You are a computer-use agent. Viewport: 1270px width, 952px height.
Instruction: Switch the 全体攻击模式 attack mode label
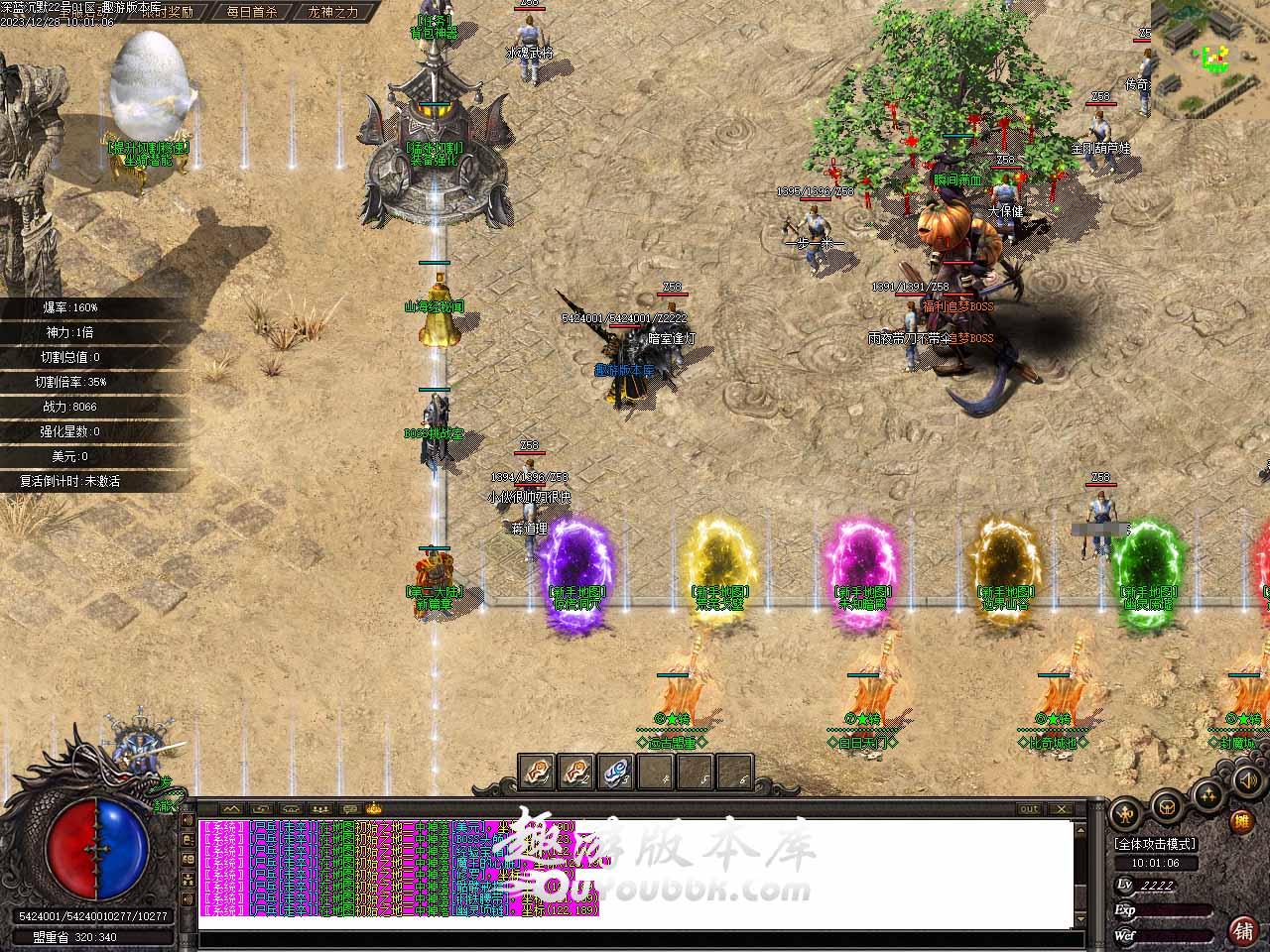(1155, 844)
